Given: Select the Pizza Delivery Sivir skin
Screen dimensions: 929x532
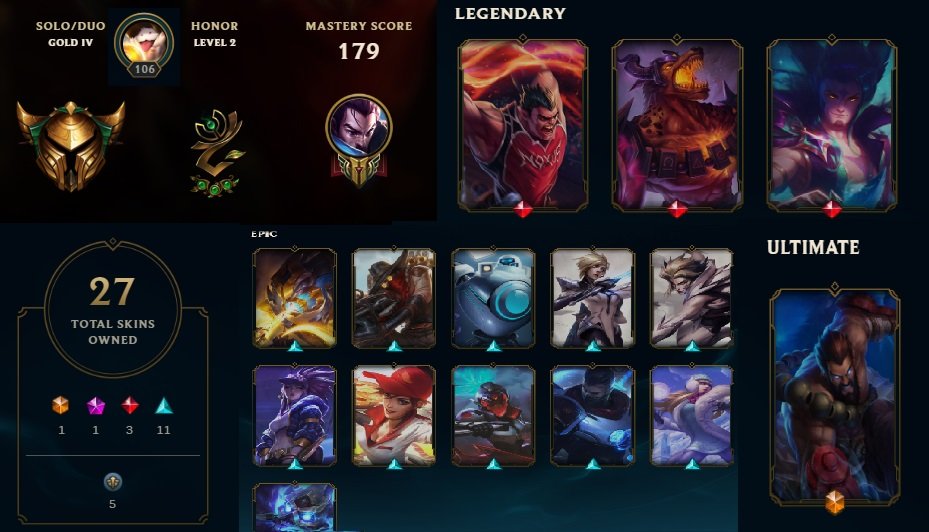Looking at the screenshot, I should point(394,415).
